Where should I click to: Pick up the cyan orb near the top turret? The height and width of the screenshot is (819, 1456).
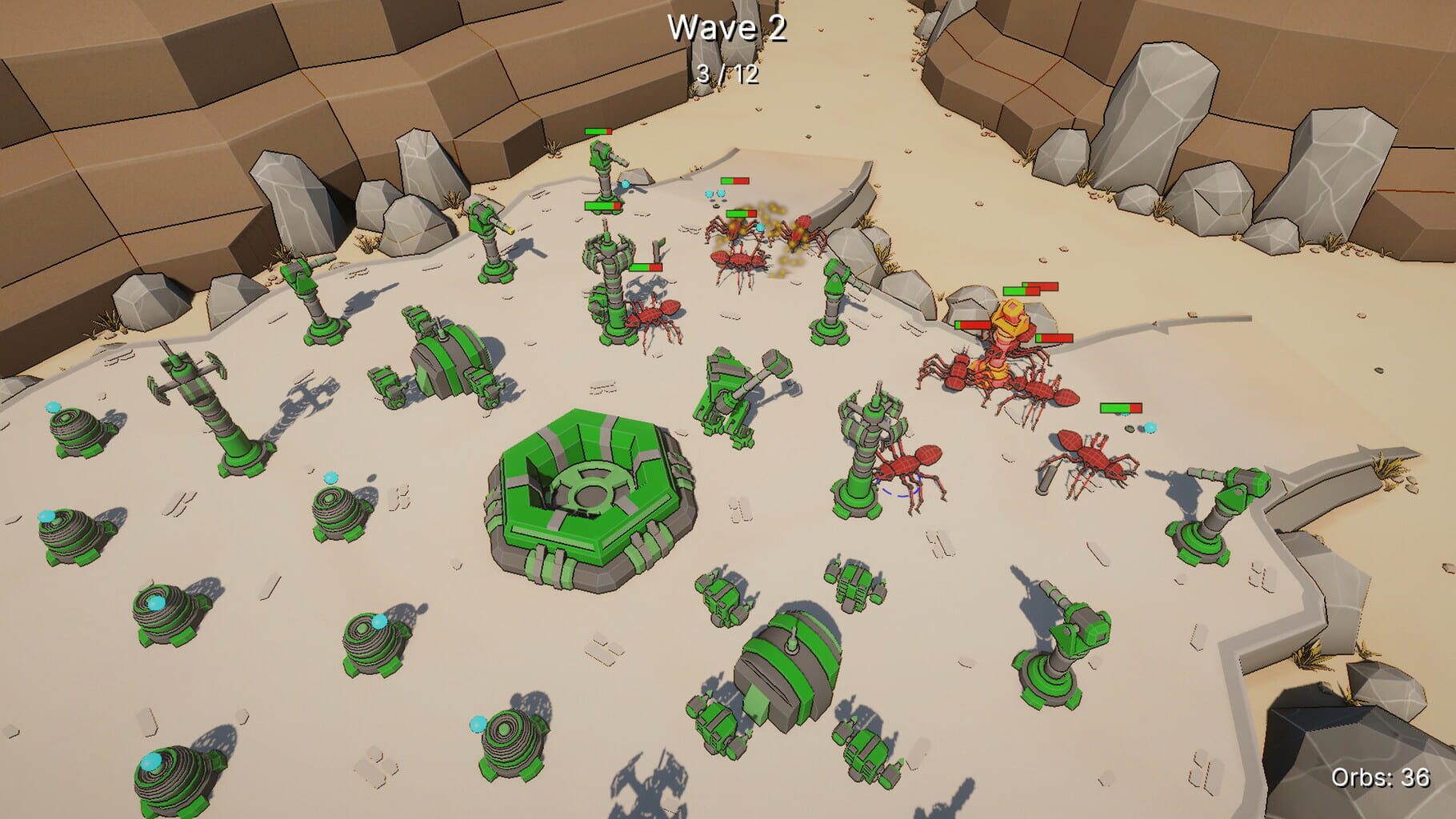(x=624, y=185)
